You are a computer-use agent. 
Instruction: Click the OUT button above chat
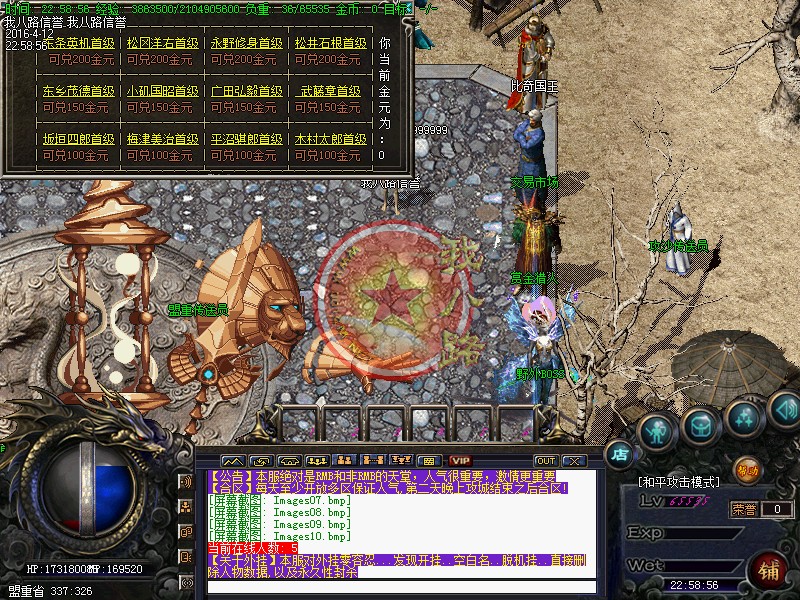(545, 460)
